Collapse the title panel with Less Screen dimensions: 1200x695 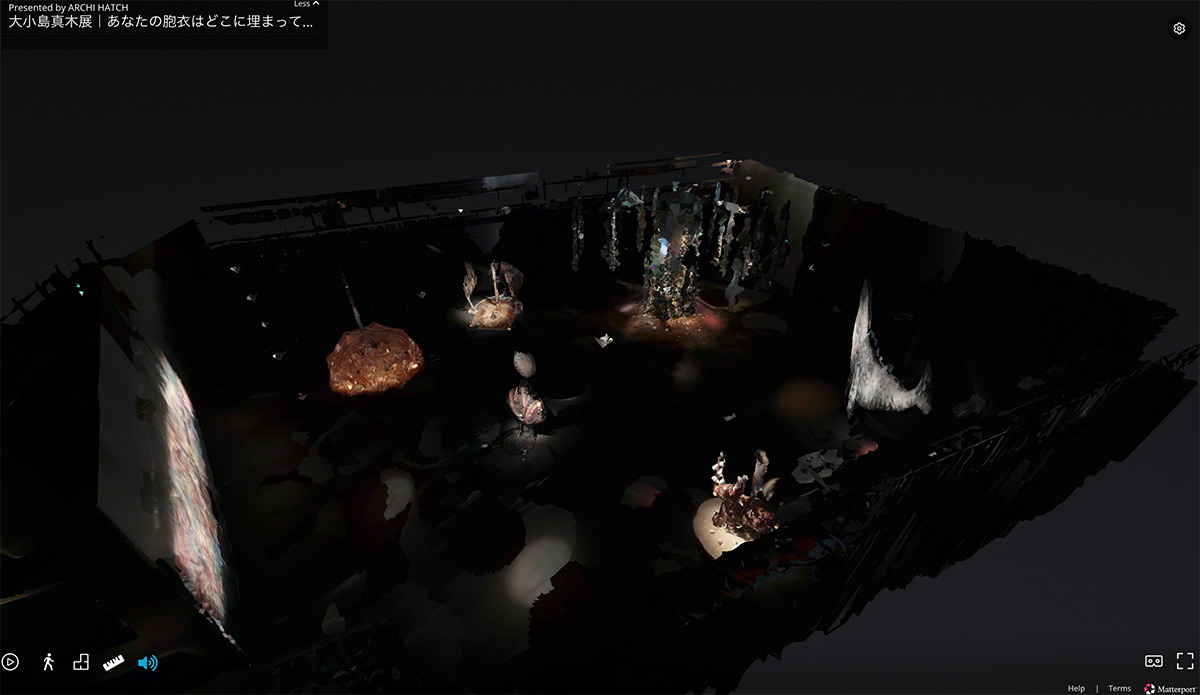click(x=306, y=4)
